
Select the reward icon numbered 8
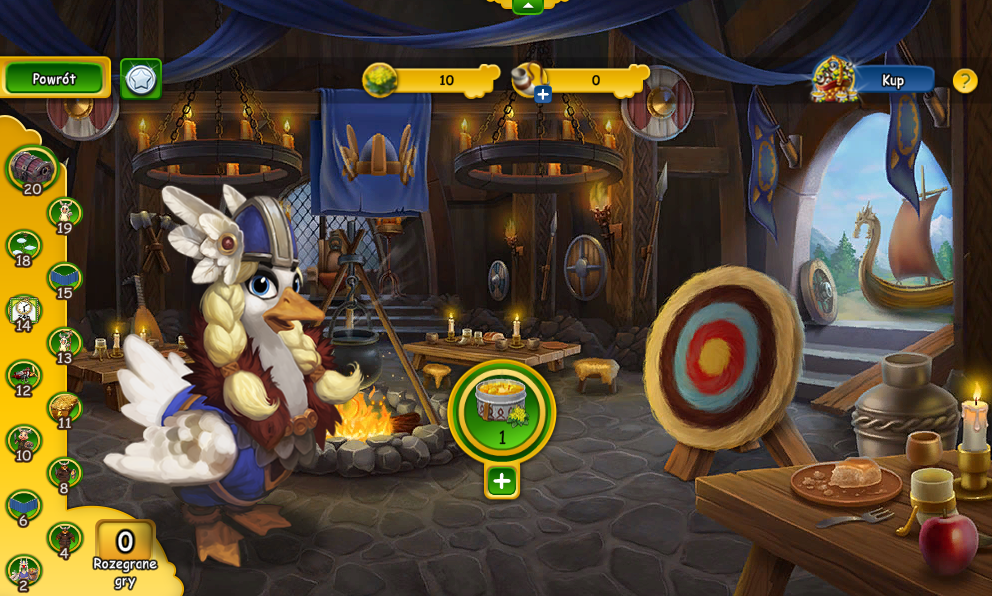click(65, 472)
